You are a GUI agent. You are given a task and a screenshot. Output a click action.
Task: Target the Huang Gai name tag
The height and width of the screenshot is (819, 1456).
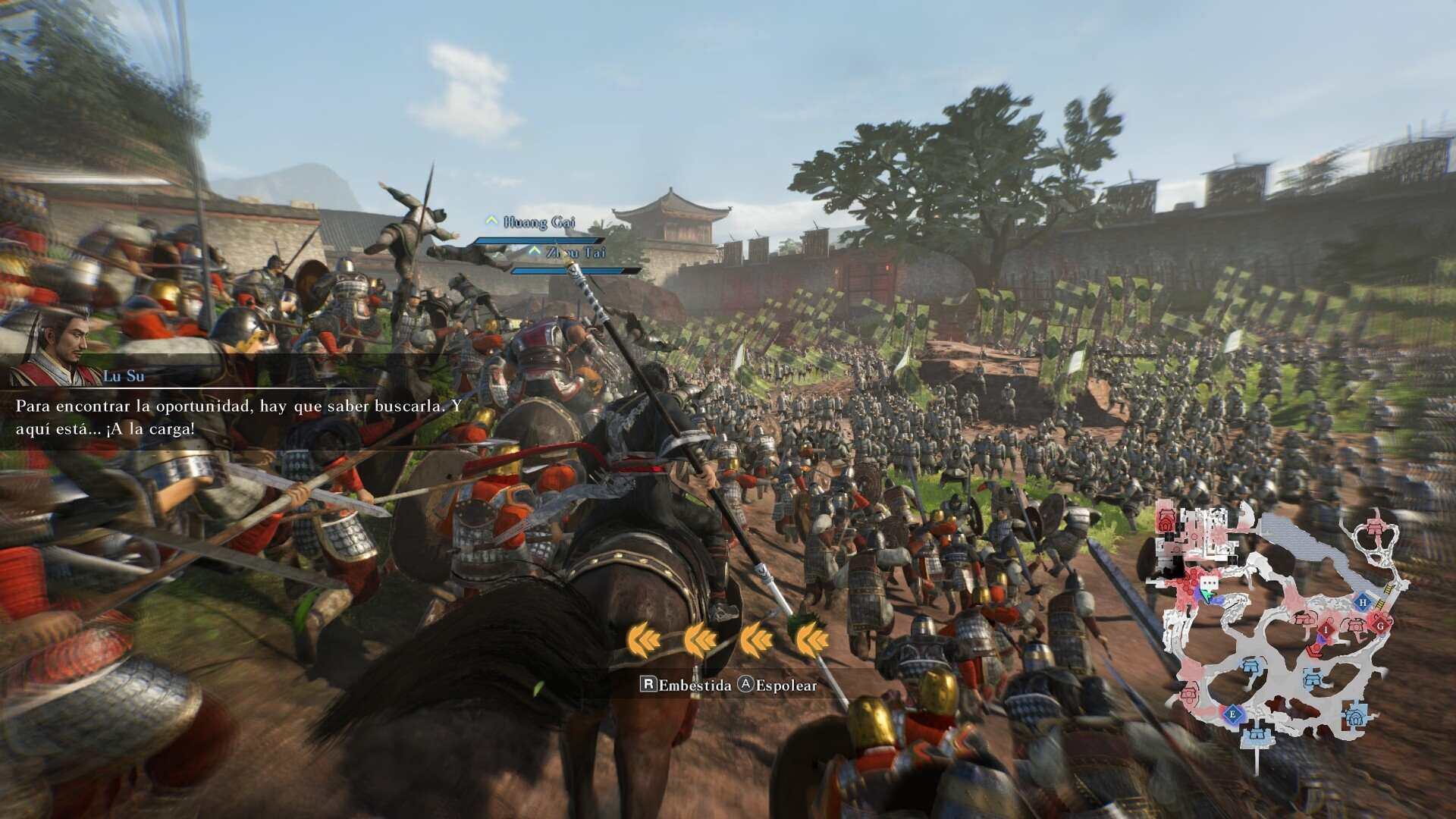pos(538,222)
